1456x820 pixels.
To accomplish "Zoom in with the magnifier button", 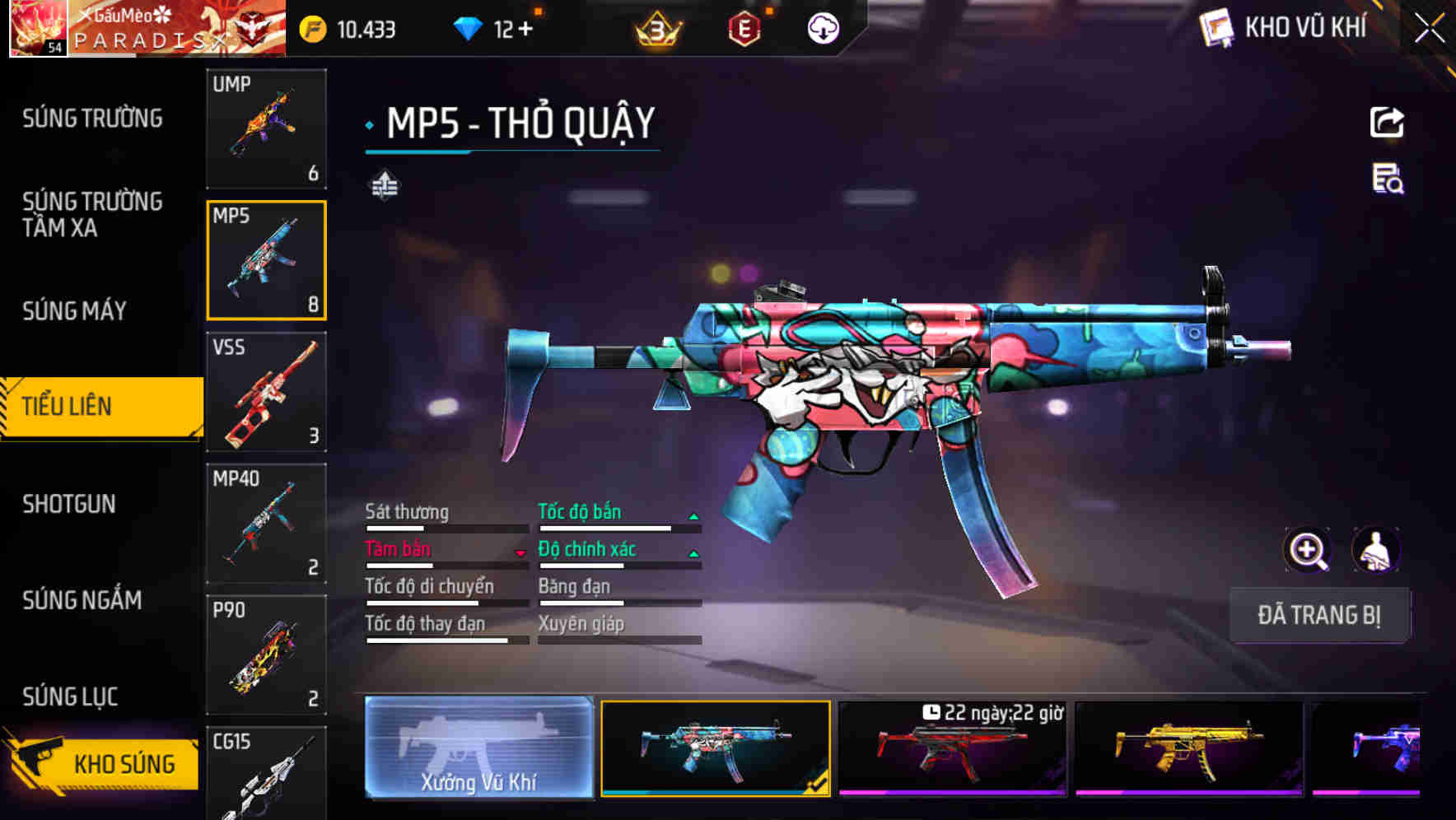I will (x=1308, y=550).
